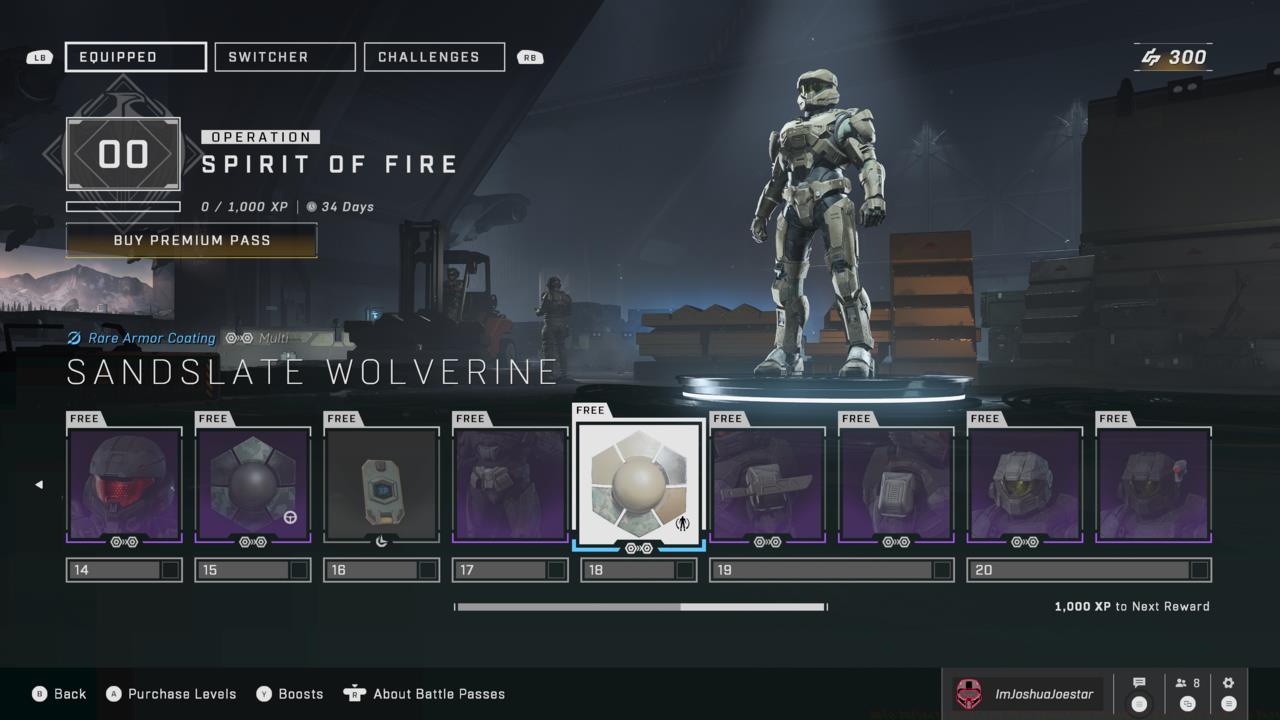The height and width of the screenshot is (720, 1280).
Task: Switch to the Challenges tab
Action: (x=434, y=56)
